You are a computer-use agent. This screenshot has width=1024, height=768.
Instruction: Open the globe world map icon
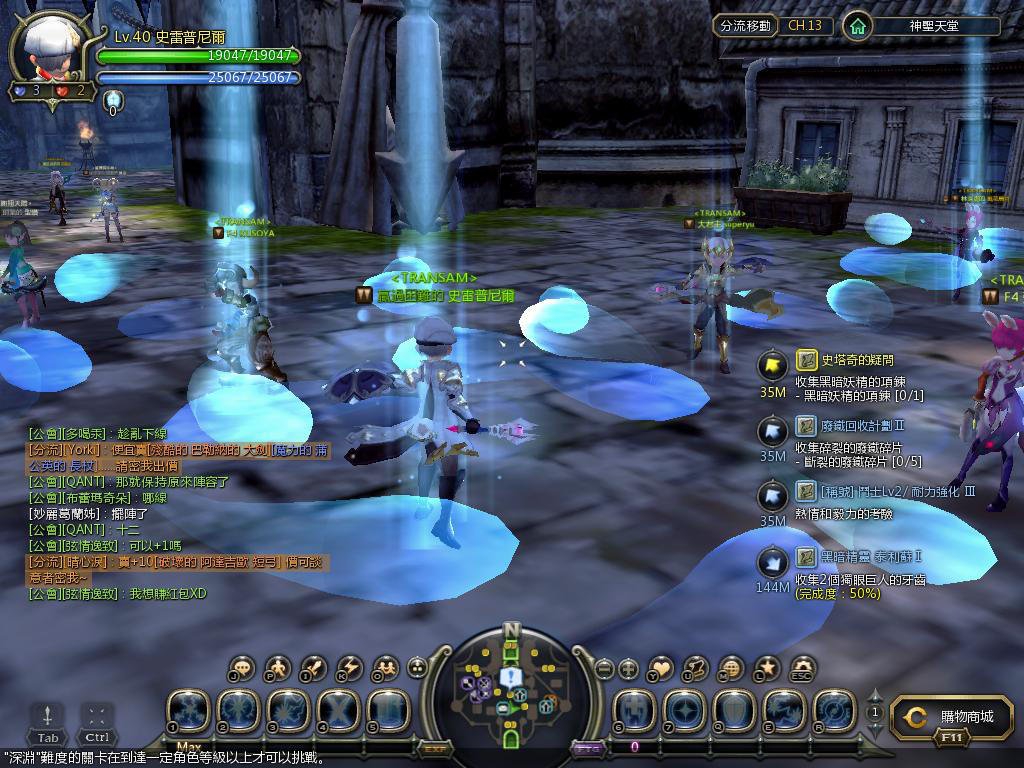[731, 667]
